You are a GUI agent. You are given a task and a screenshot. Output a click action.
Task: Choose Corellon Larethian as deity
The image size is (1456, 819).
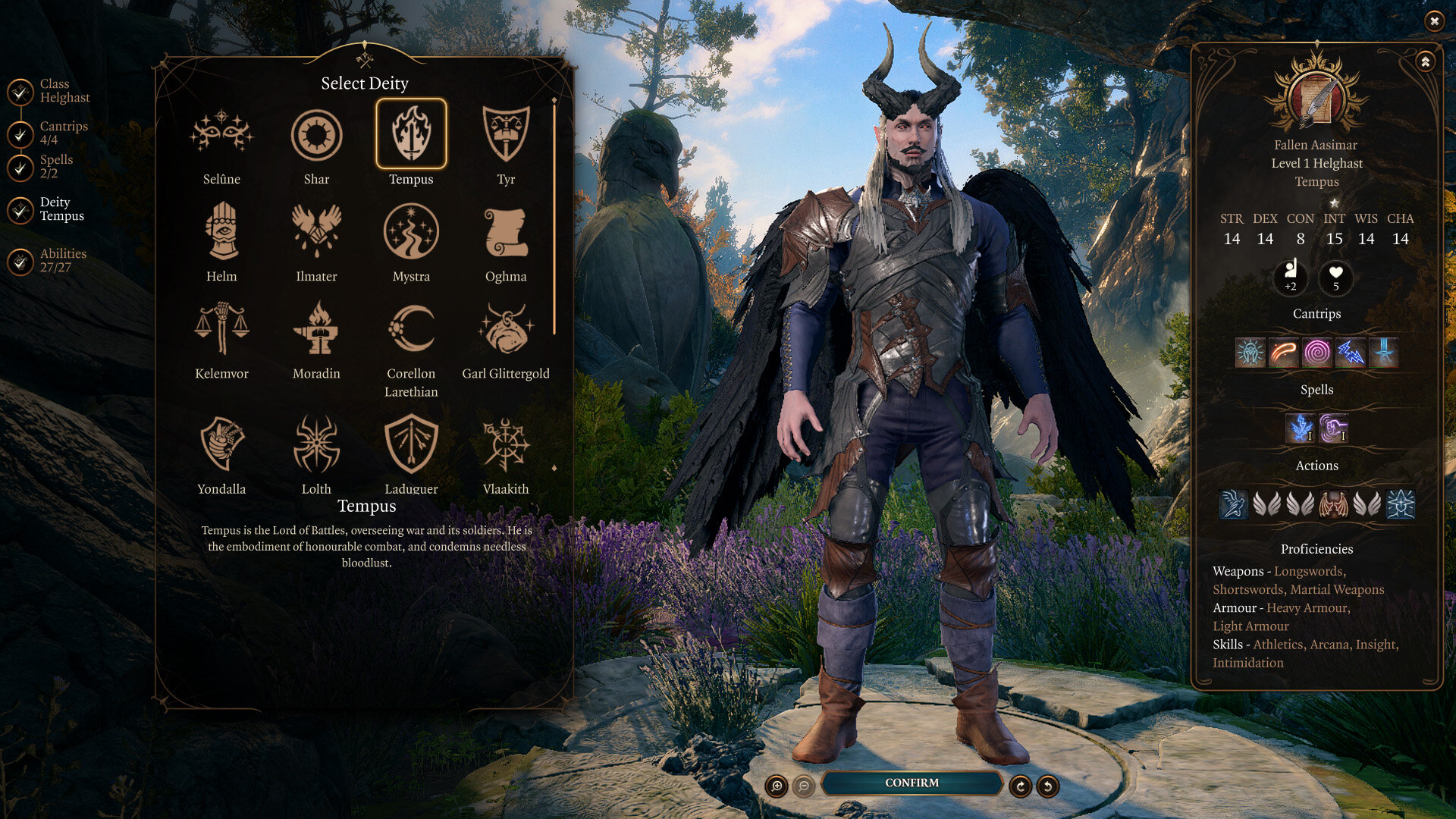[x=411, y=329]
